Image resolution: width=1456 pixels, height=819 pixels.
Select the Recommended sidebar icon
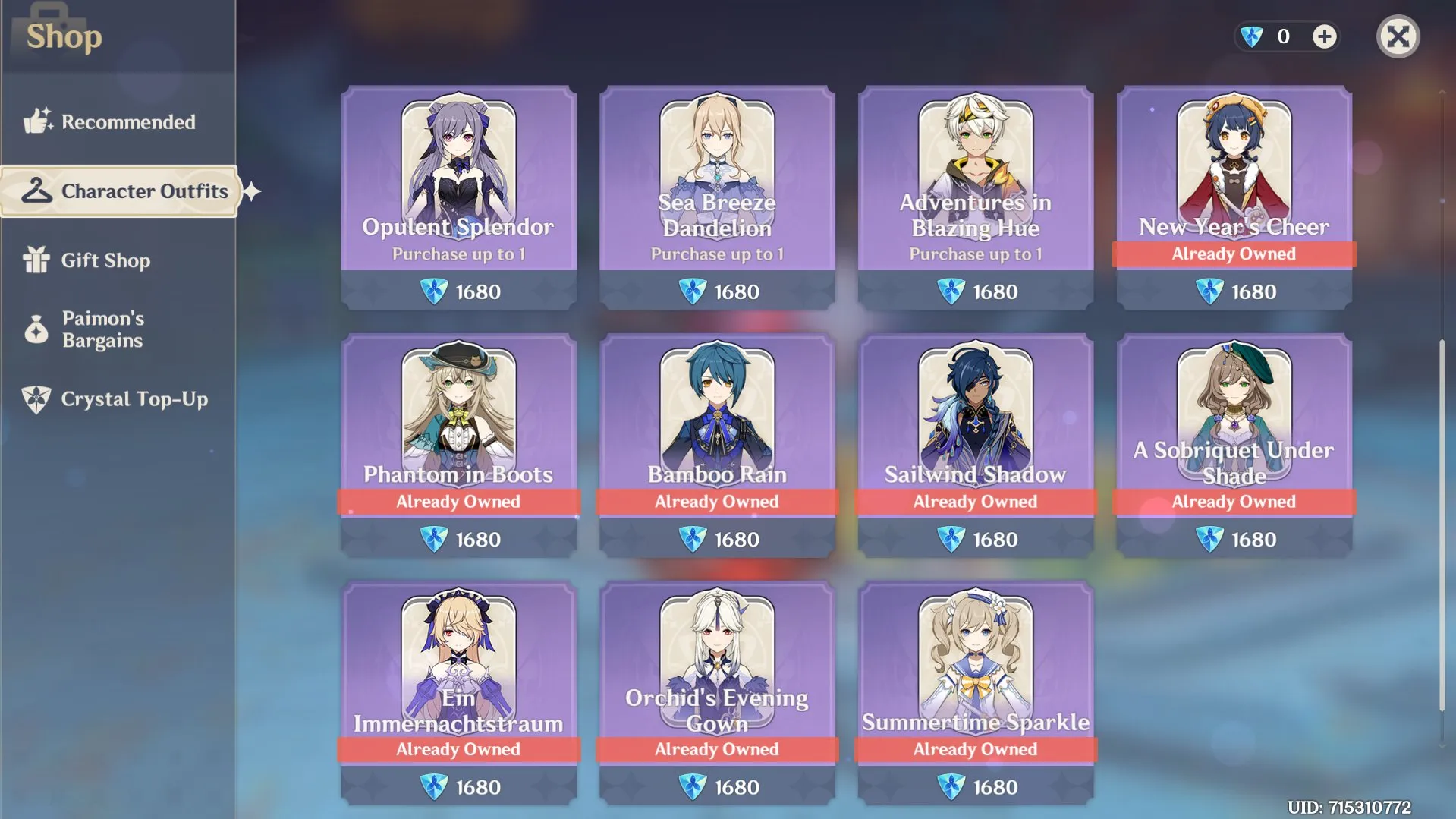(36, 121)
